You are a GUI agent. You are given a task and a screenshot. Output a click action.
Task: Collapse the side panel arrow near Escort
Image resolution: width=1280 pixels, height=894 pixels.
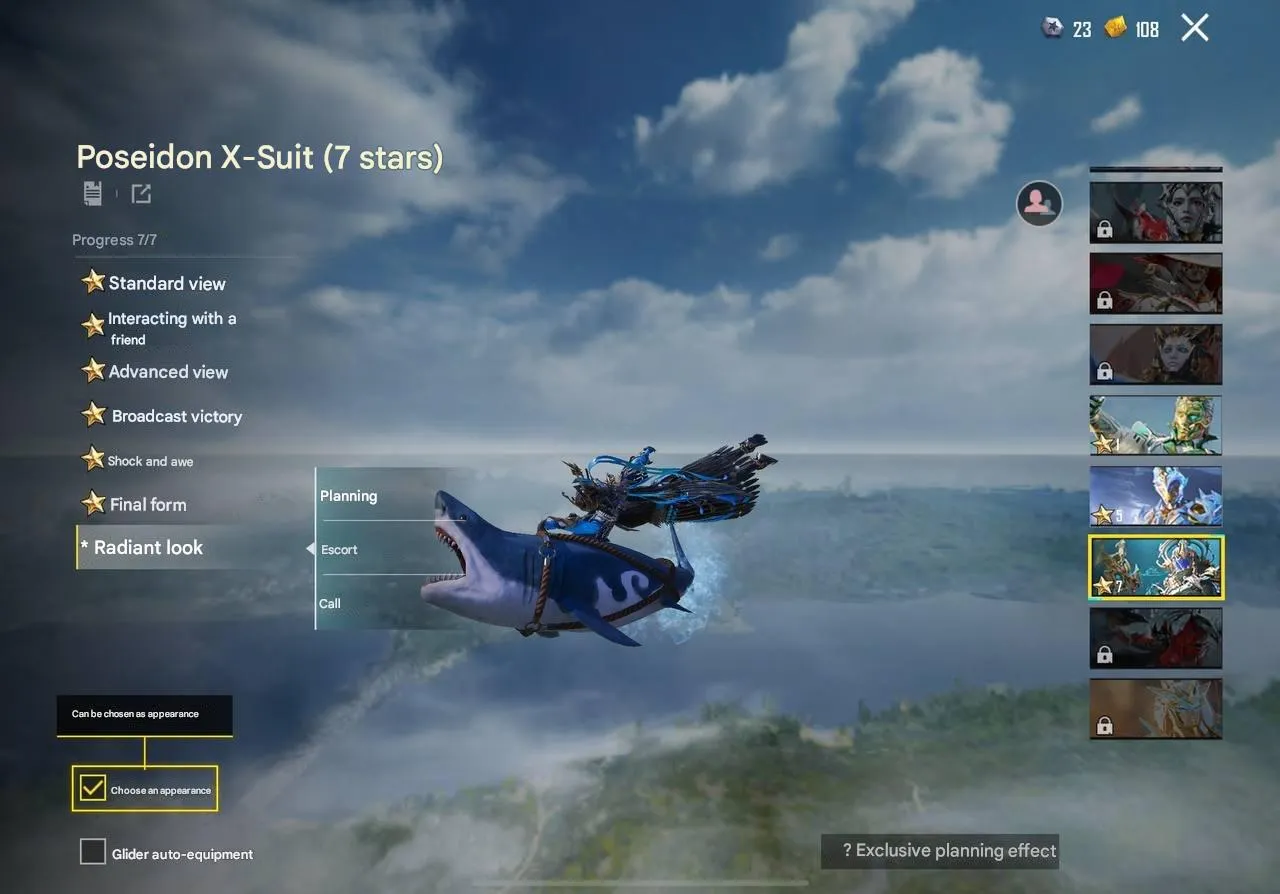[x=310, y=548]
